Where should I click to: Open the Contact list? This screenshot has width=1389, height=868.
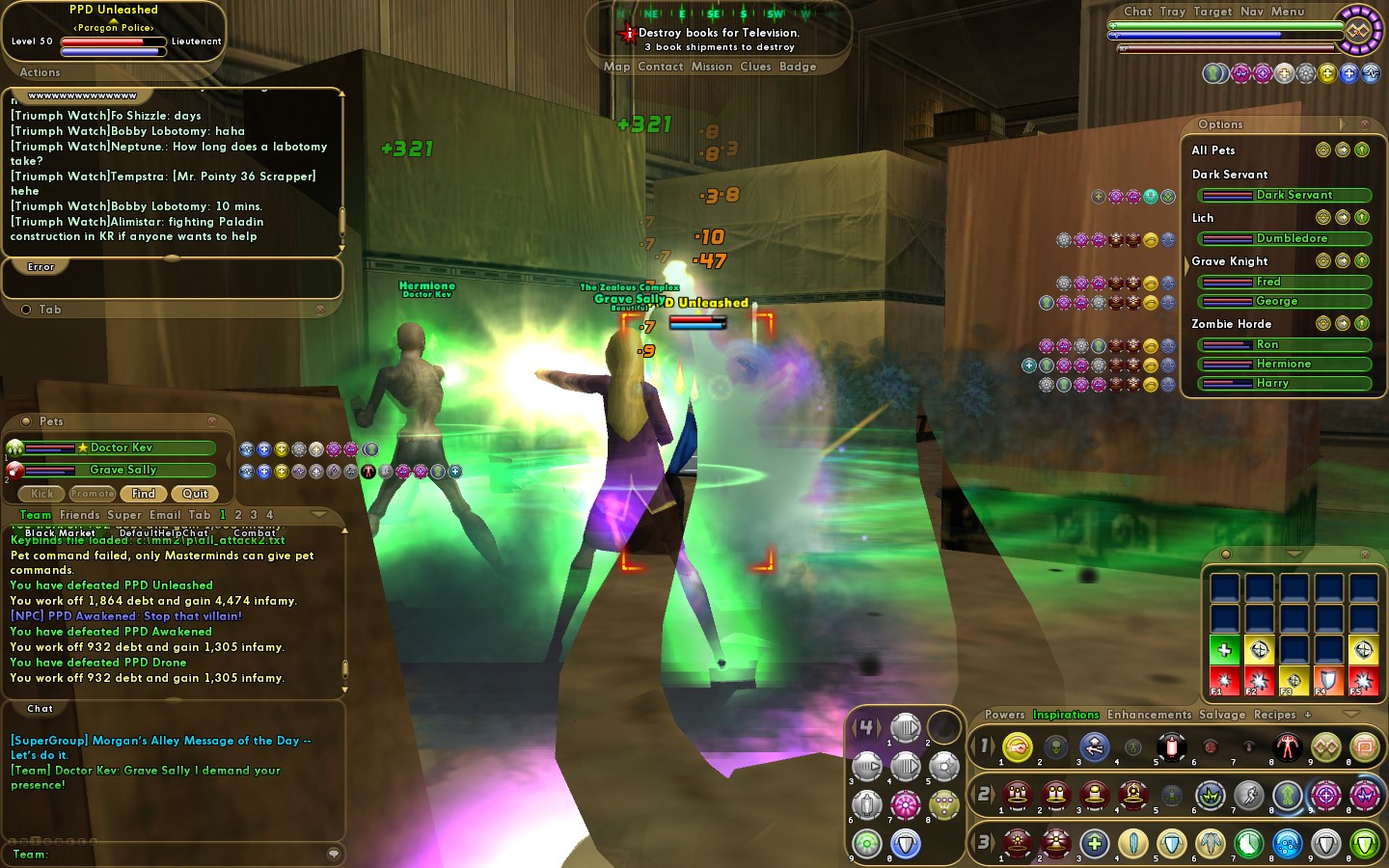click(x=660, y=67)
